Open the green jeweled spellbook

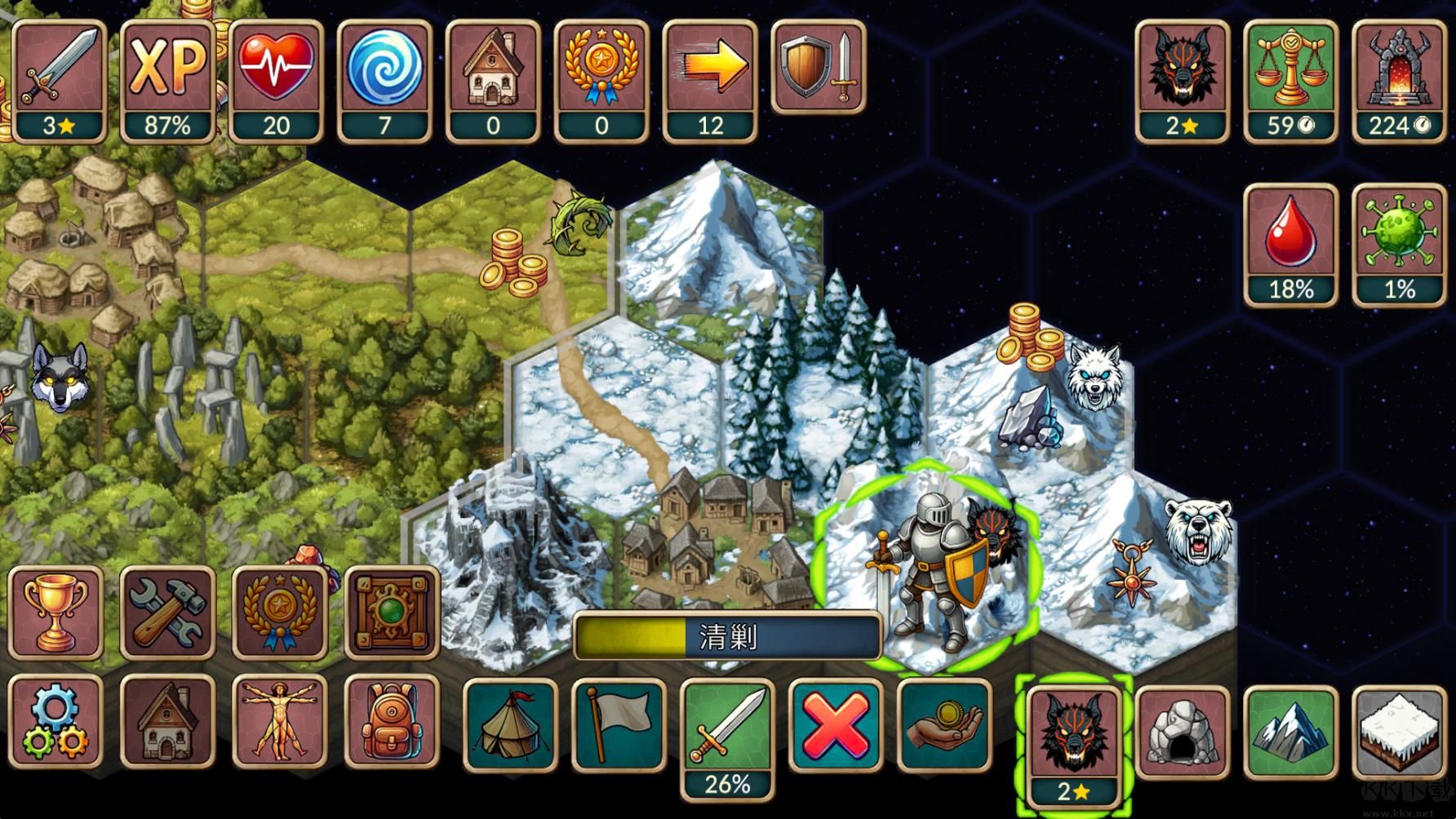(x=392, y=613)
